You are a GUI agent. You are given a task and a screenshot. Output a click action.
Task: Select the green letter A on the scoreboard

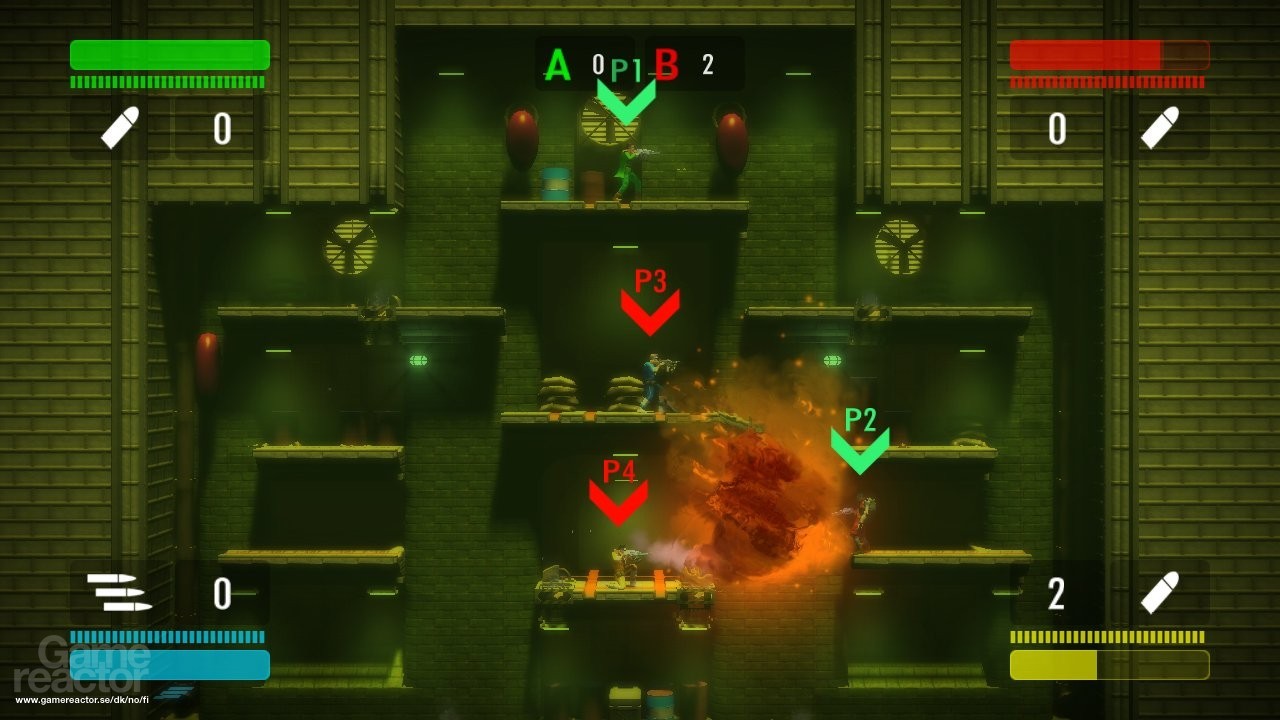(556, 65)
